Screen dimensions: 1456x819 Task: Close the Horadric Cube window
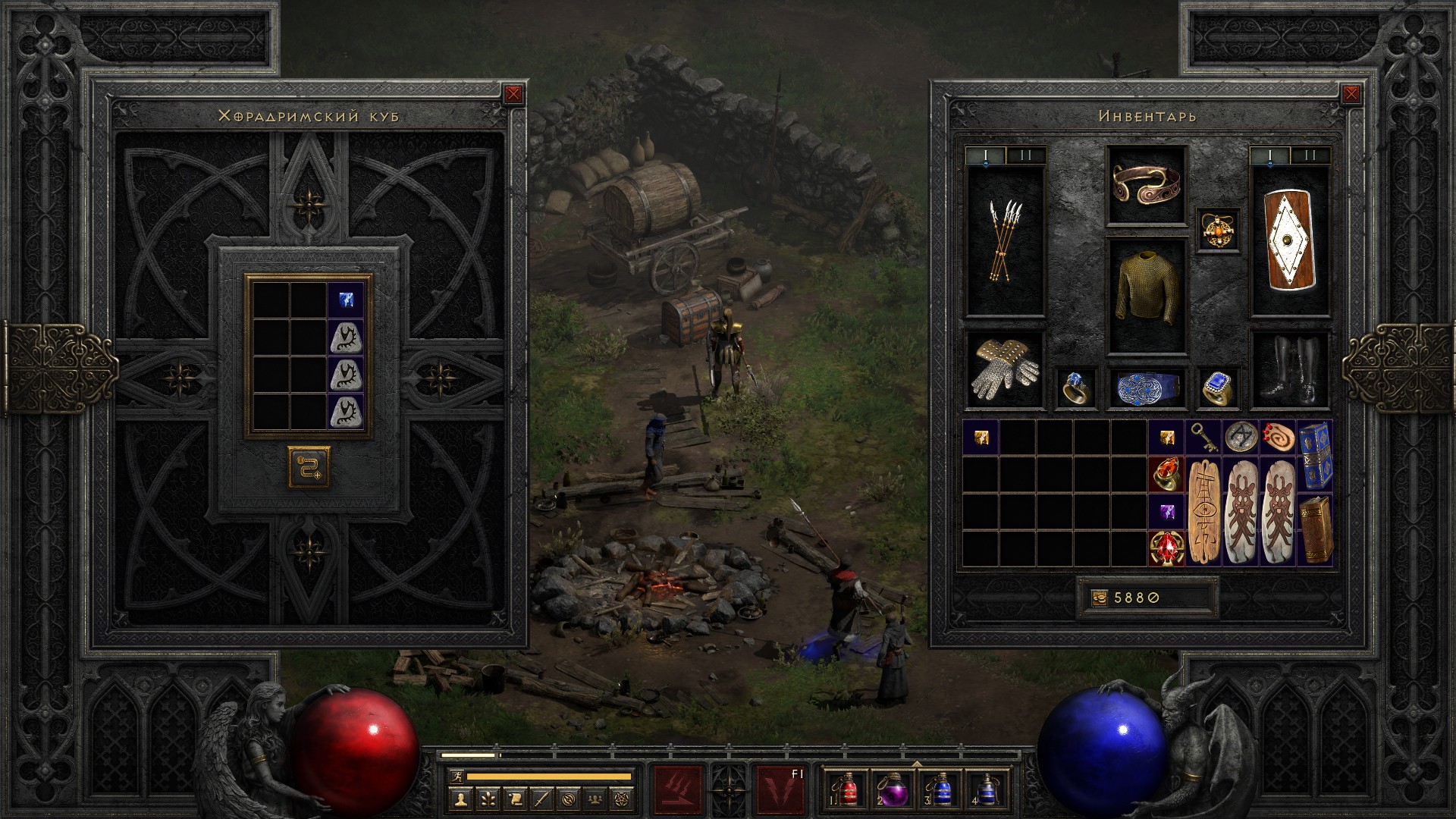513,94
